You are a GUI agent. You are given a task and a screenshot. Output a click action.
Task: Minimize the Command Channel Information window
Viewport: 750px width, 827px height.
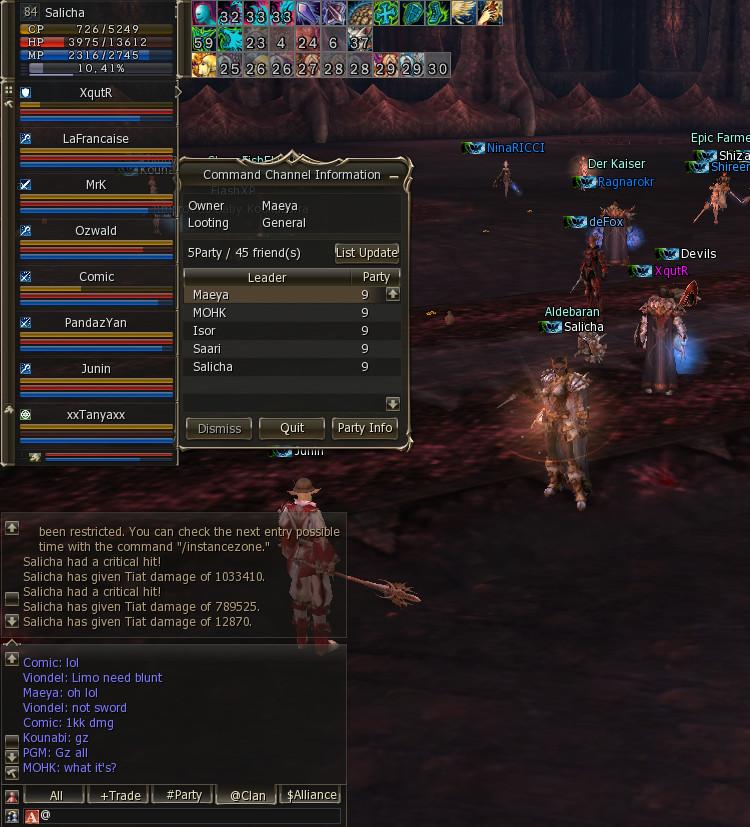pos(394,175)
